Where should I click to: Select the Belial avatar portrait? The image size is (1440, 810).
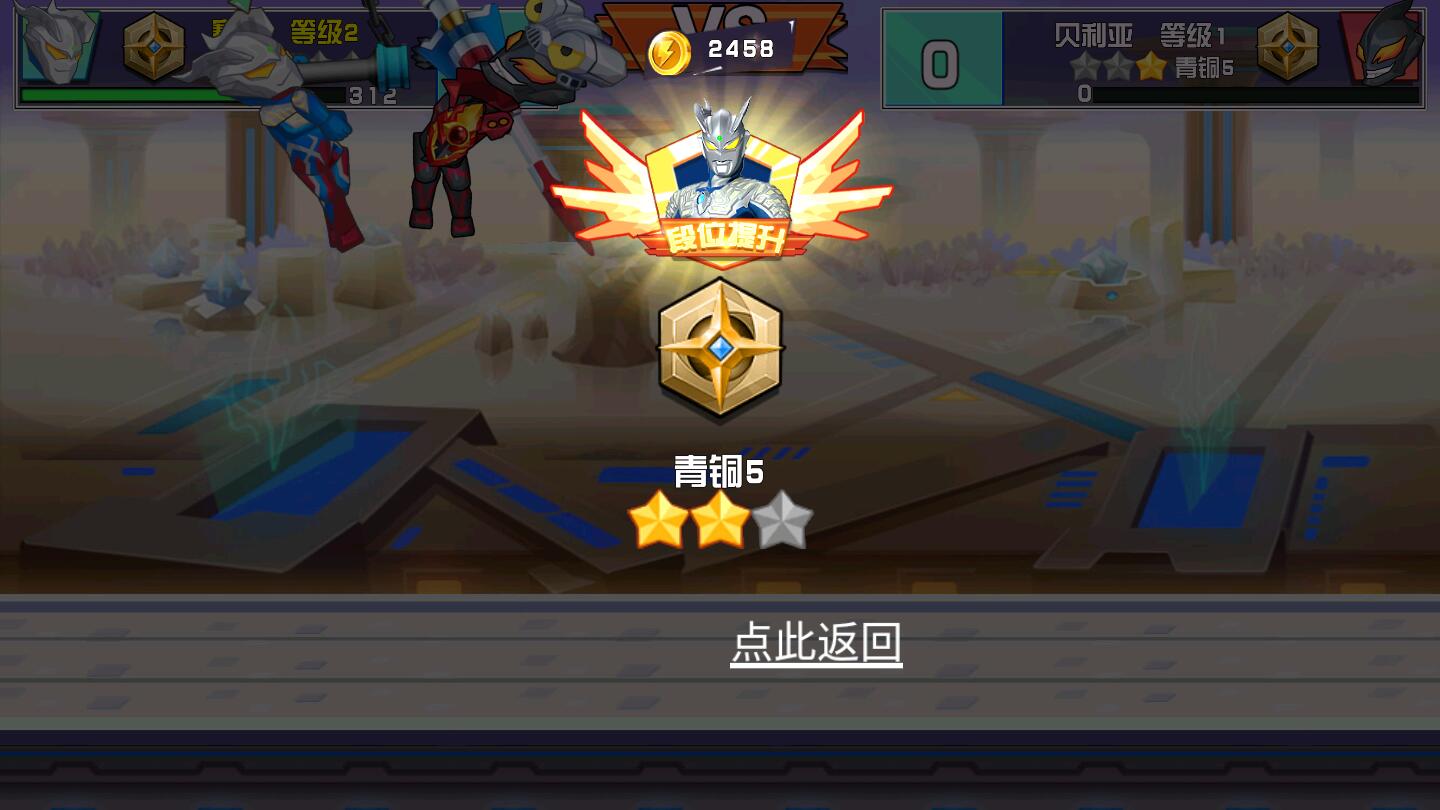coord(1385,44)
